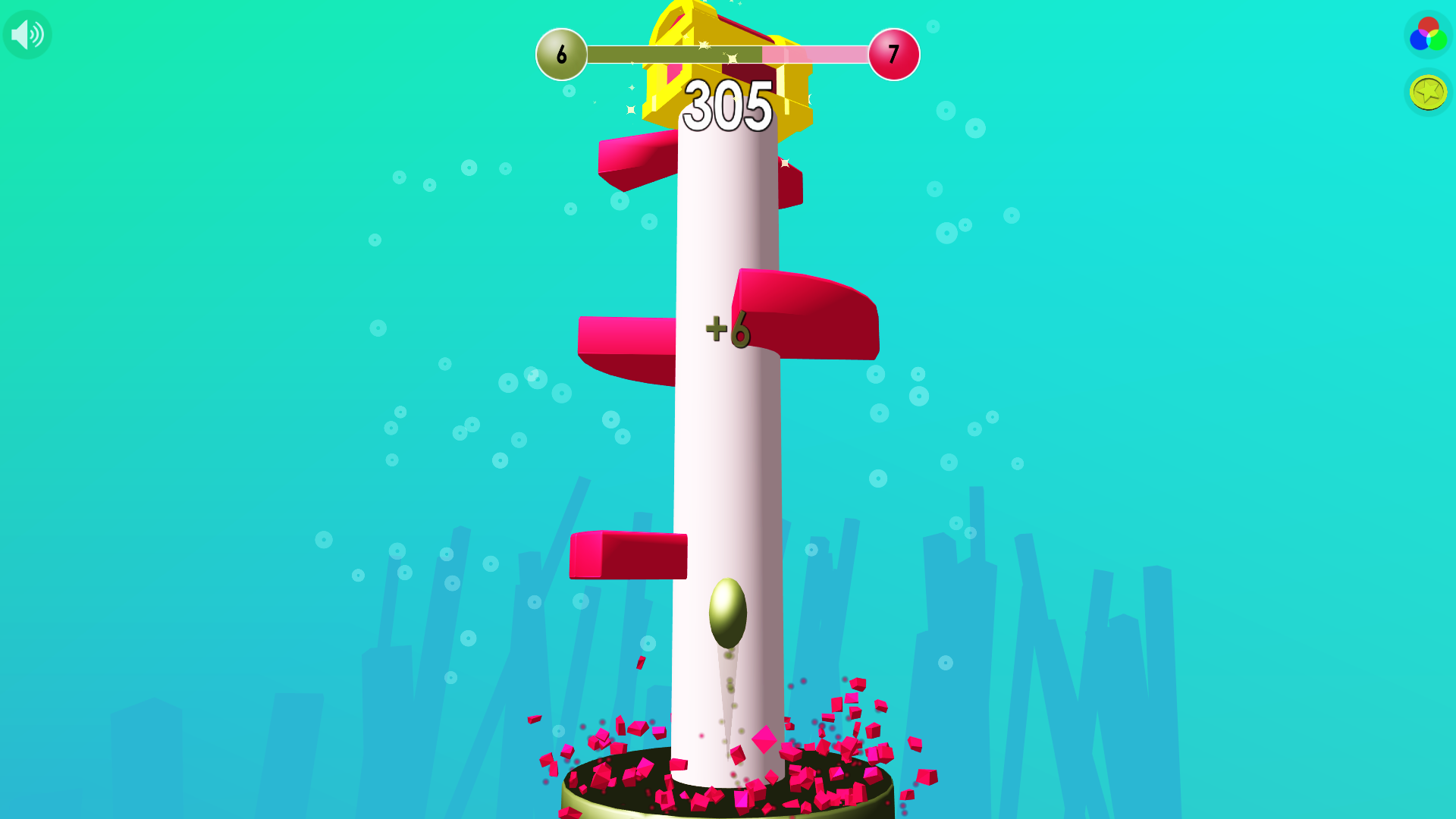1456x819 pixels.
Task: Click the score 305 display
Action: [x=726, y=106]
